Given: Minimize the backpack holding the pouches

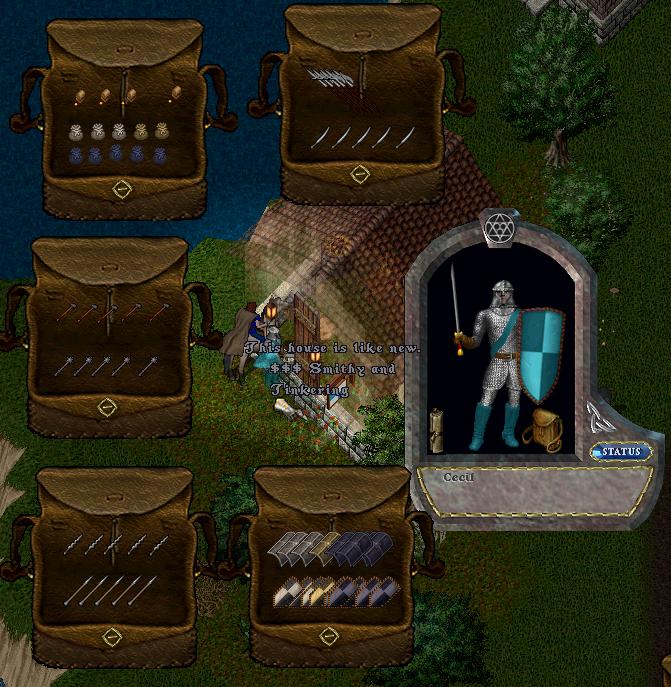Looking at the screenshot, I should tap(121, 188).
